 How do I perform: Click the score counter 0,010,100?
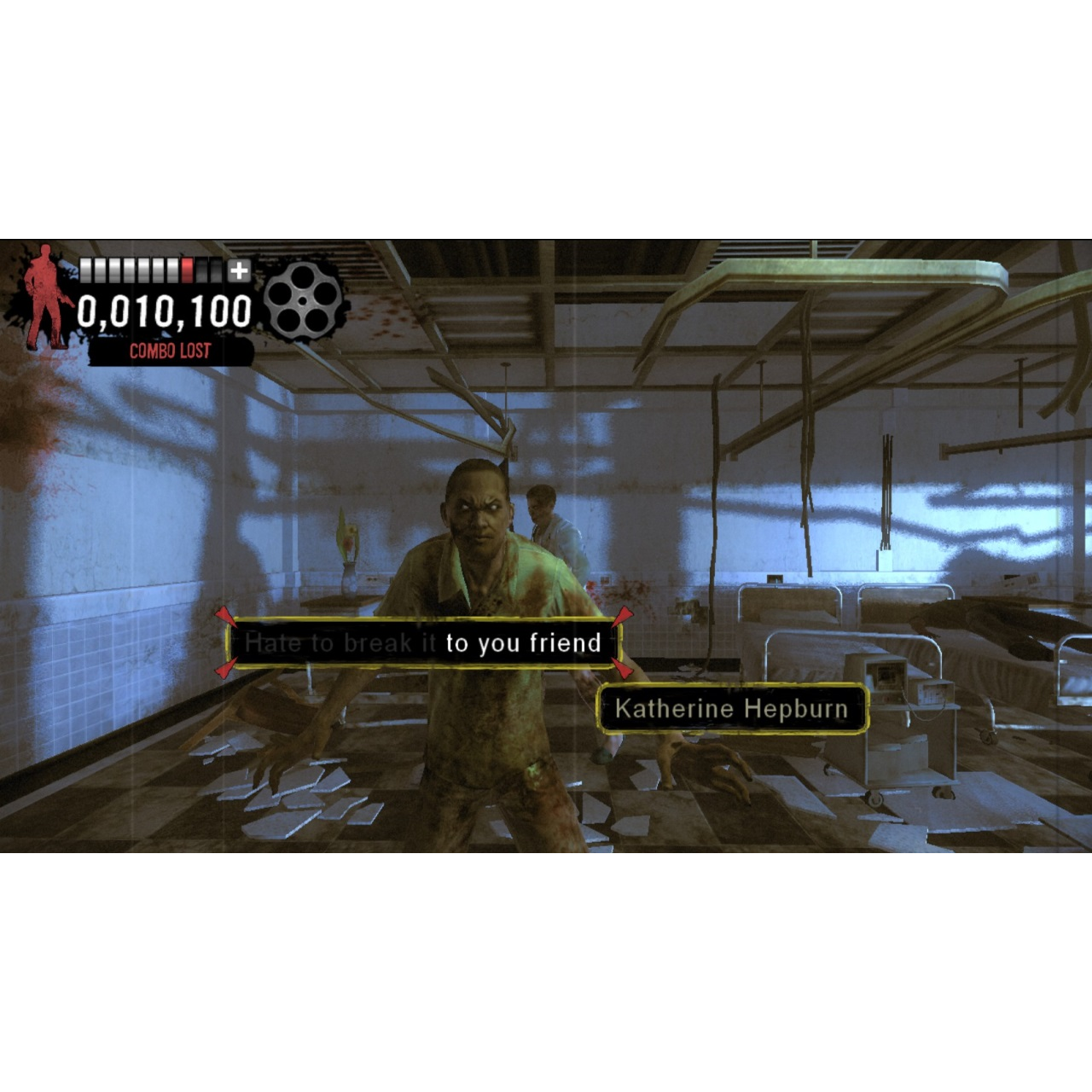point(164,309)
